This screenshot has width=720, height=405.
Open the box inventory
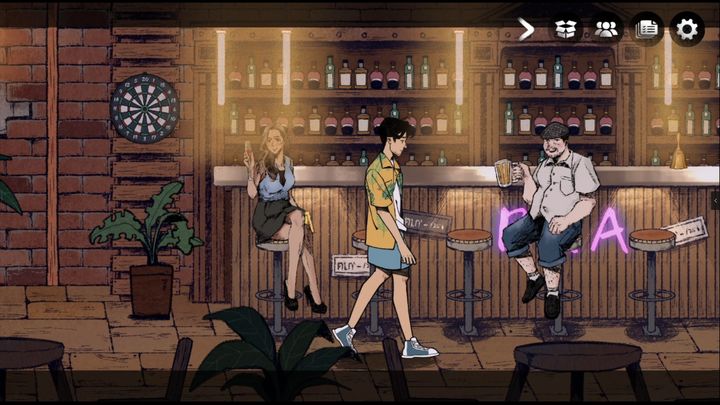[x=566, y=28]
